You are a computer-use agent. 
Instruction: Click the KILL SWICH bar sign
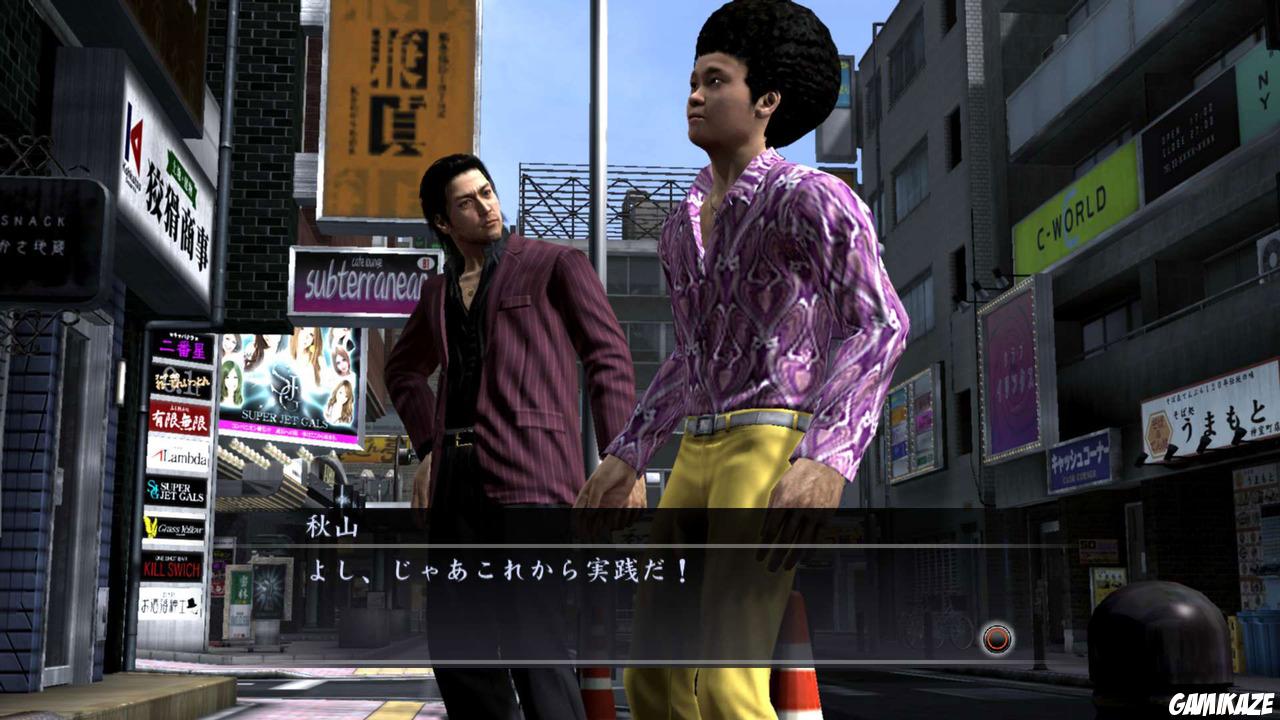pyautogui.click(x=170, y=566)
